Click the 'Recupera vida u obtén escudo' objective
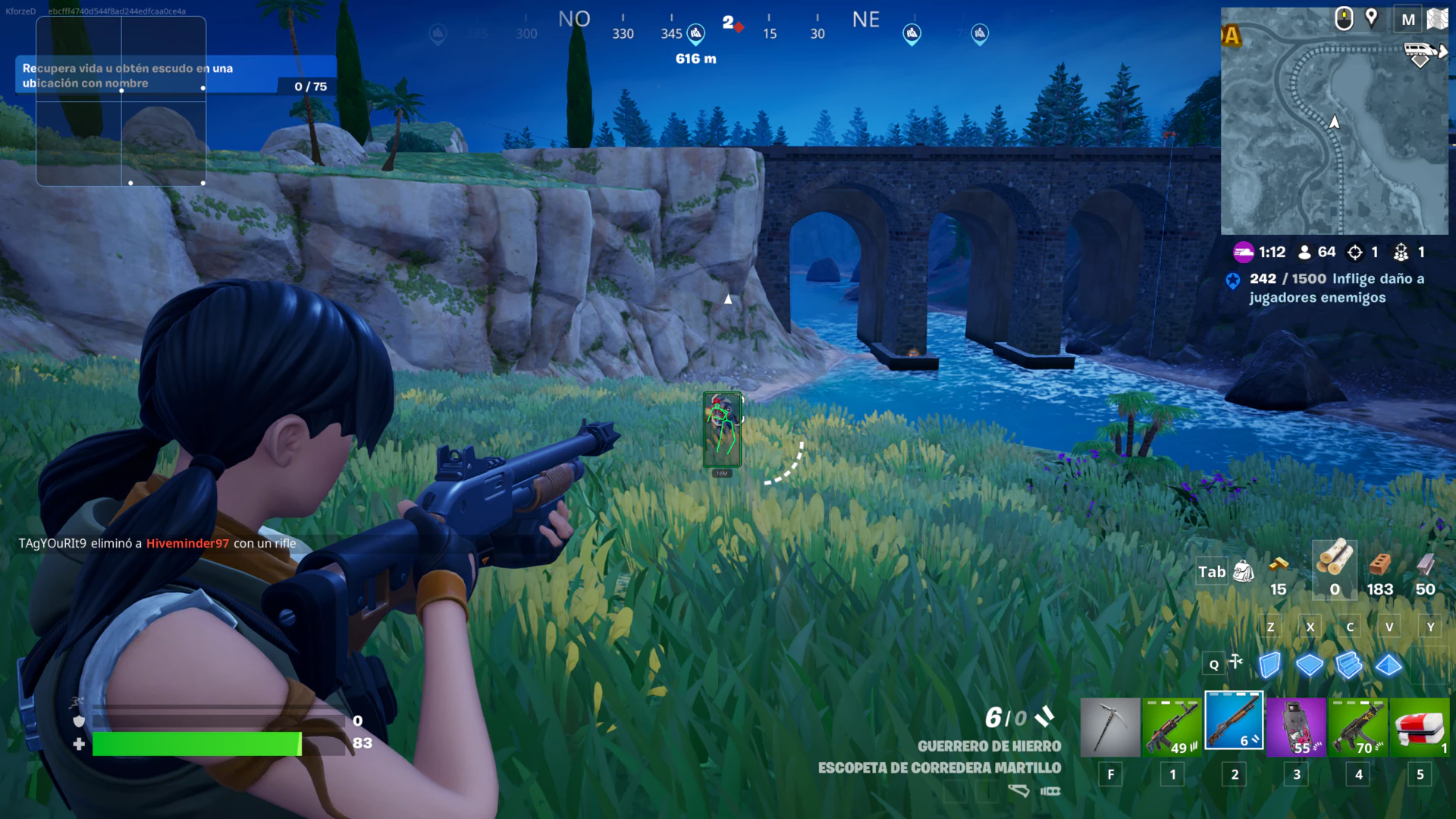Screen dimensions: 1456x819 tap(152, 76)
